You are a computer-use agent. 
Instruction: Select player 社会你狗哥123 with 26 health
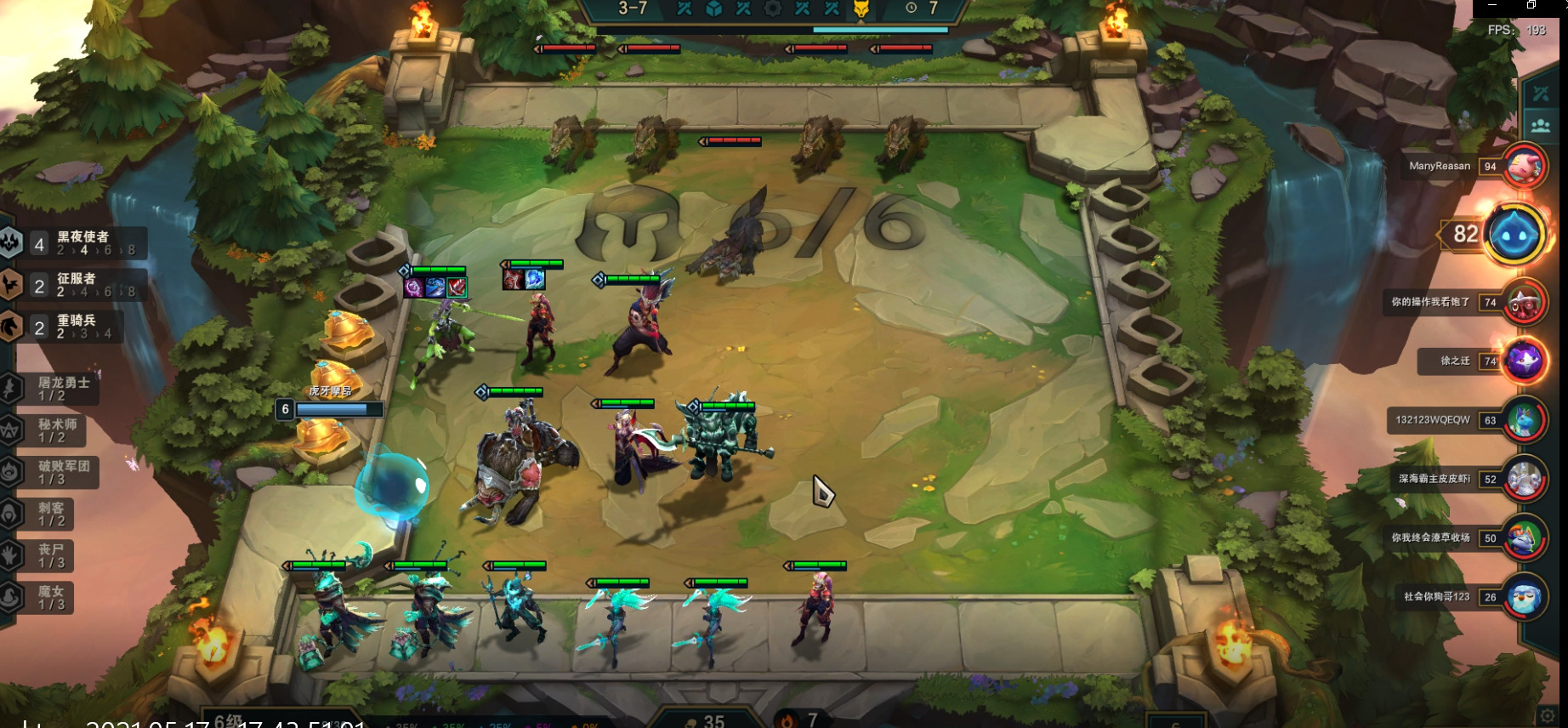1523,597
